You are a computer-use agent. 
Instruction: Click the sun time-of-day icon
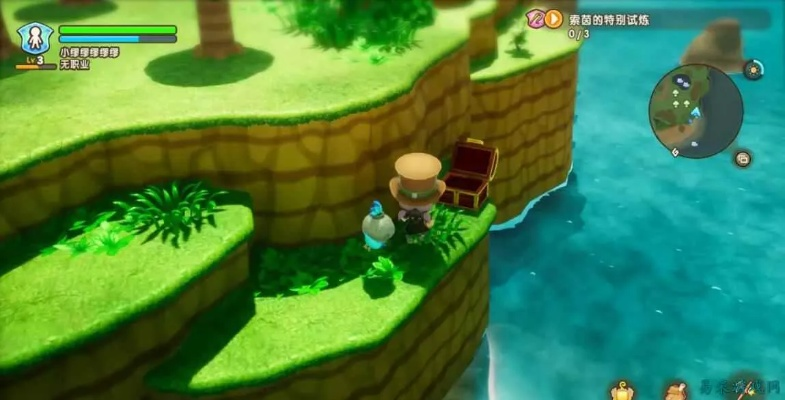coord(752,69)
